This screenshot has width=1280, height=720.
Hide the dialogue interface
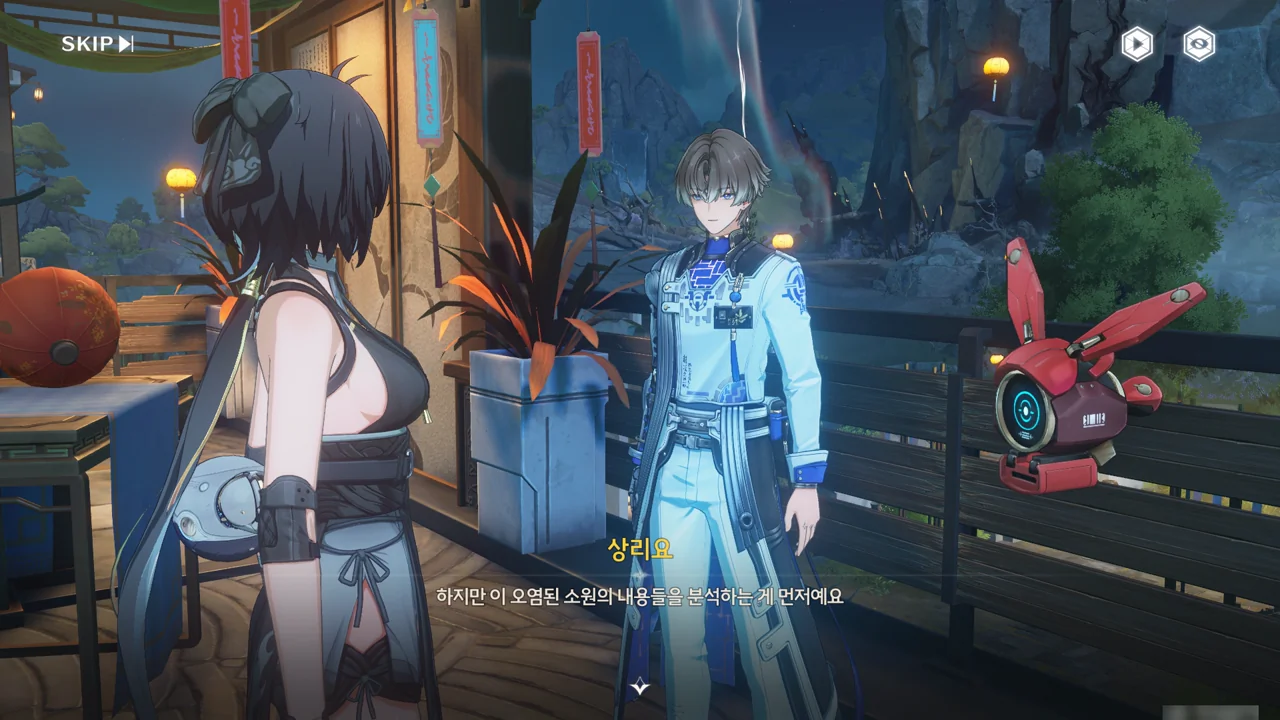click(1199, 44)
